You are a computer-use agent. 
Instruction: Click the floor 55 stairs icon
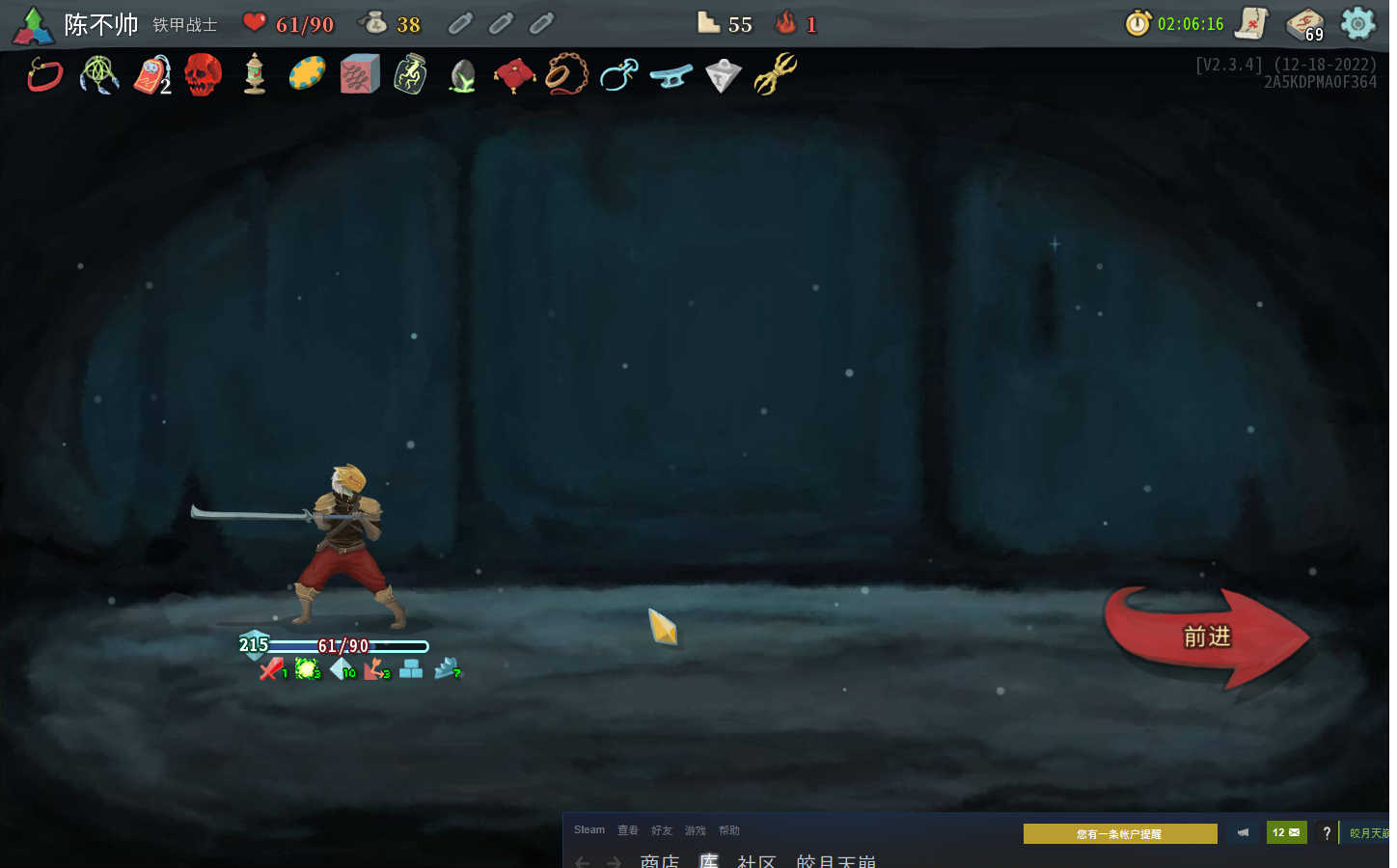click(x=709, y=23)
